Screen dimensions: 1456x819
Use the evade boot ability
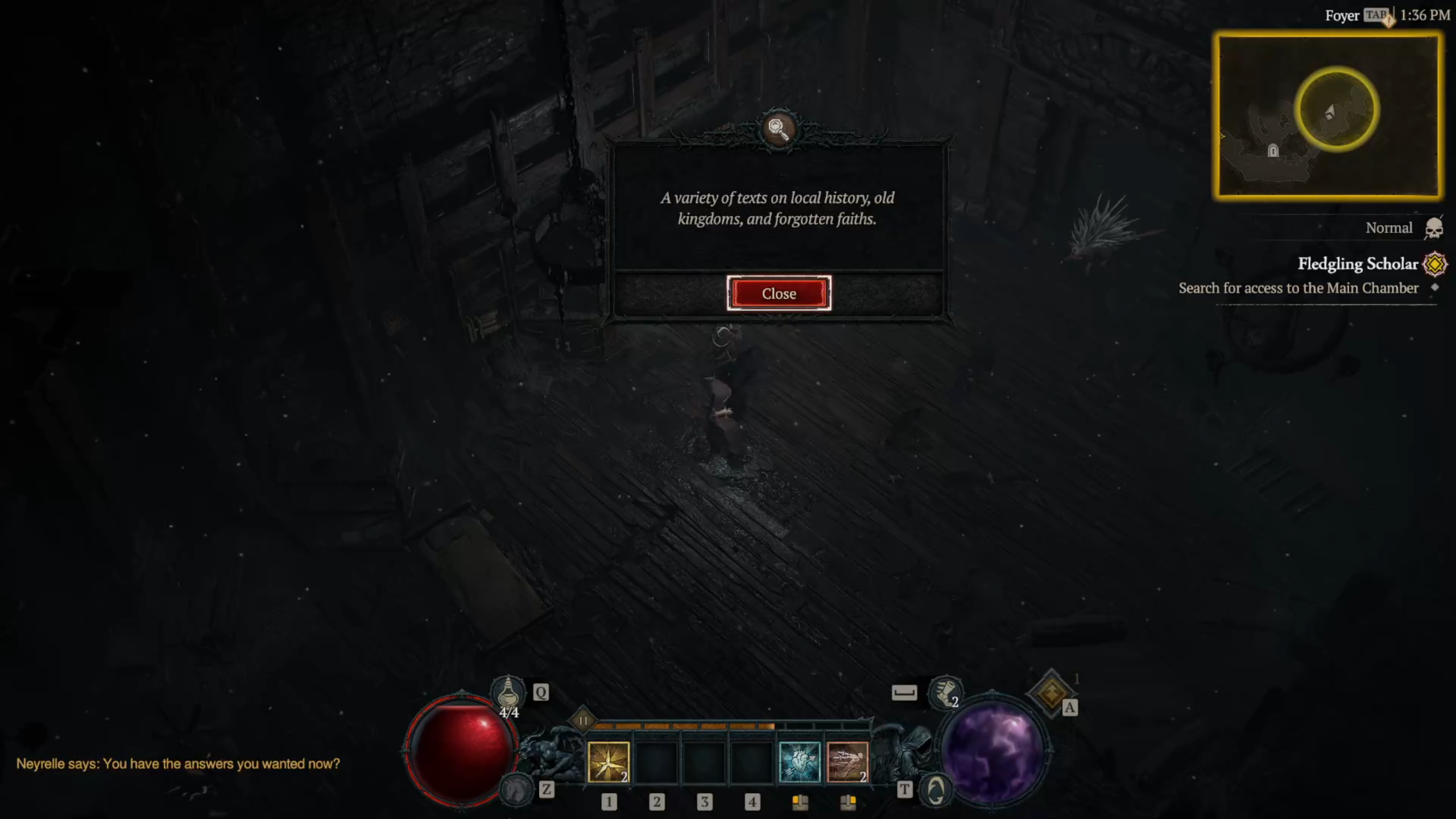tap(945, 692)
